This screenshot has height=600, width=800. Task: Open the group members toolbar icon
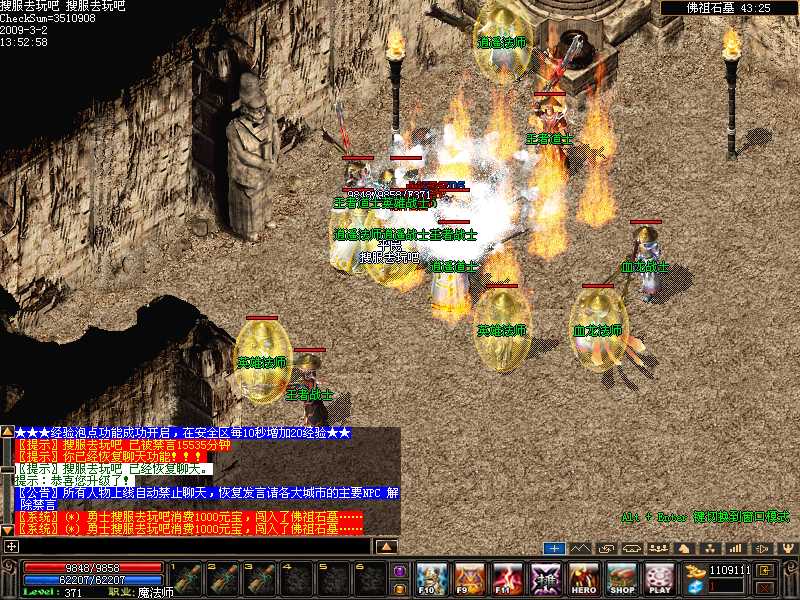click(658, 548)
